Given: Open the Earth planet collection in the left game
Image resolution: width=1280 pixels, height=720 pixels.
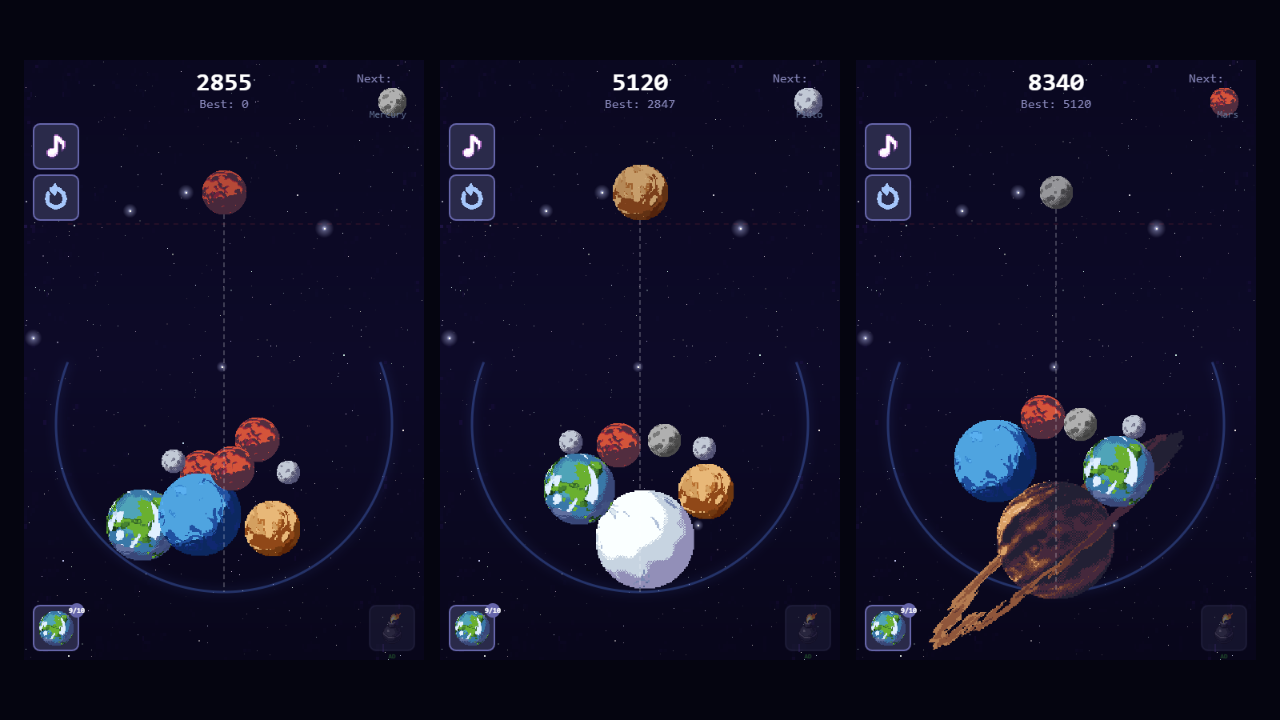Looking at the screenshot, I should [56, 629].
